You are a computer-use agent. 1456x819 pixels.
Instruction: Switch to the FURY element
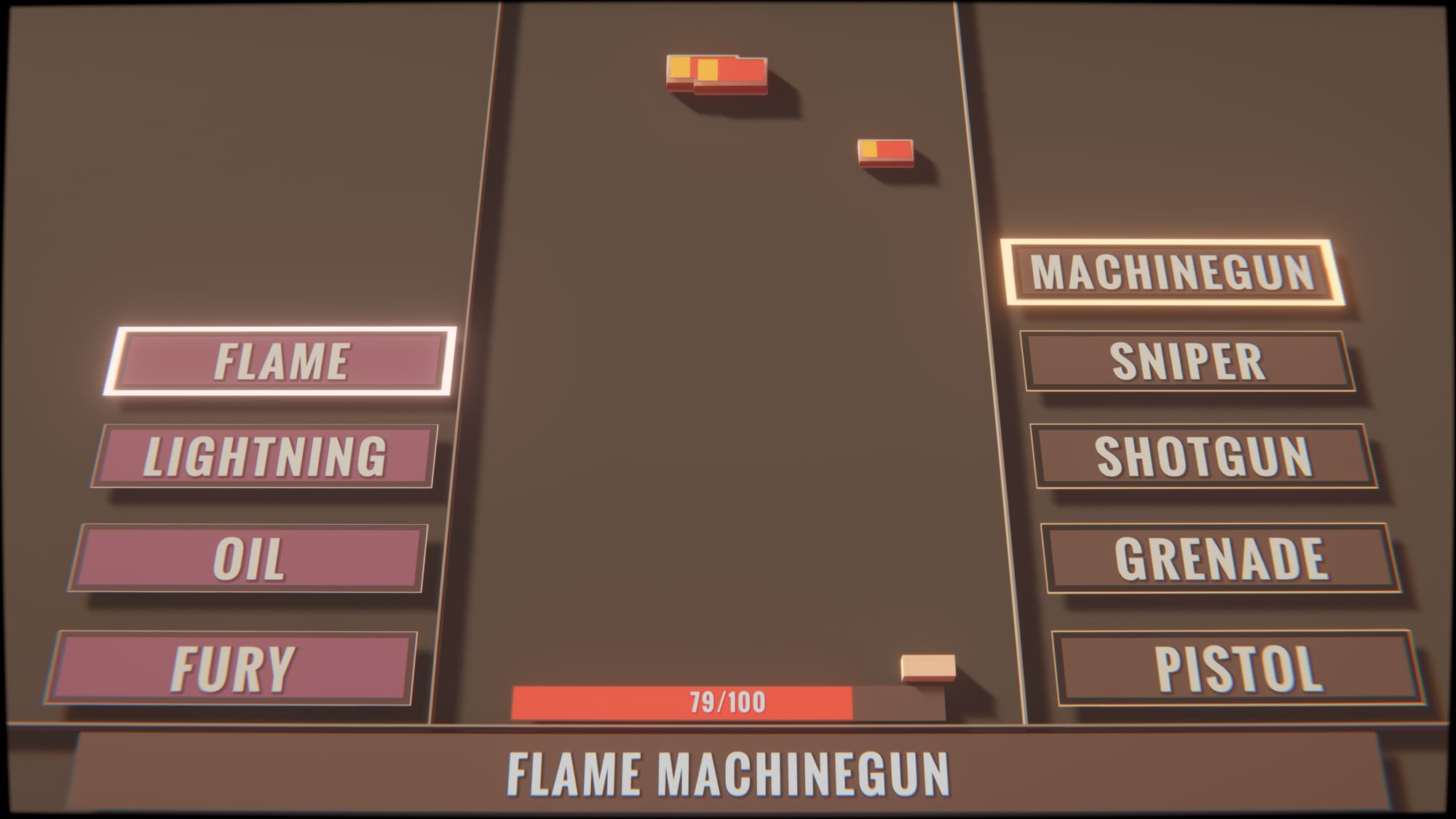233,668
